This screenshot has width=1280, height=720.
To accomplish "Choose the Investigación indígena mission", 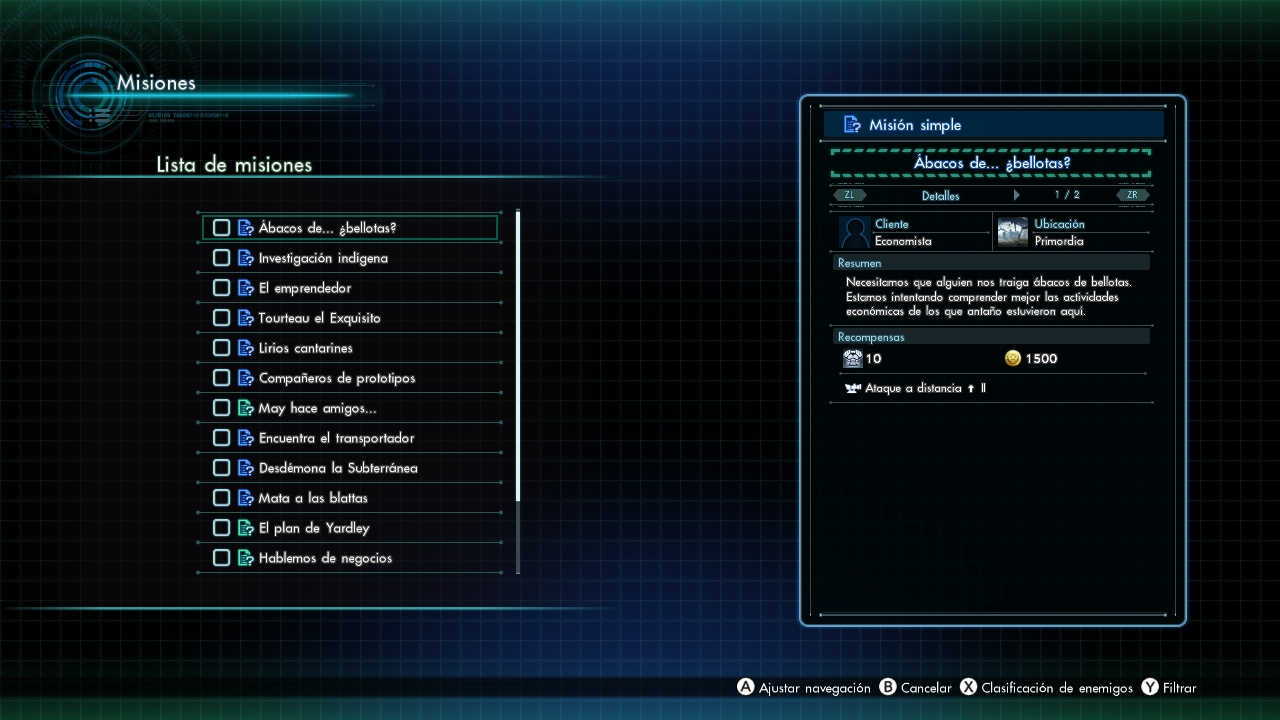I will (x=323, y=258).
